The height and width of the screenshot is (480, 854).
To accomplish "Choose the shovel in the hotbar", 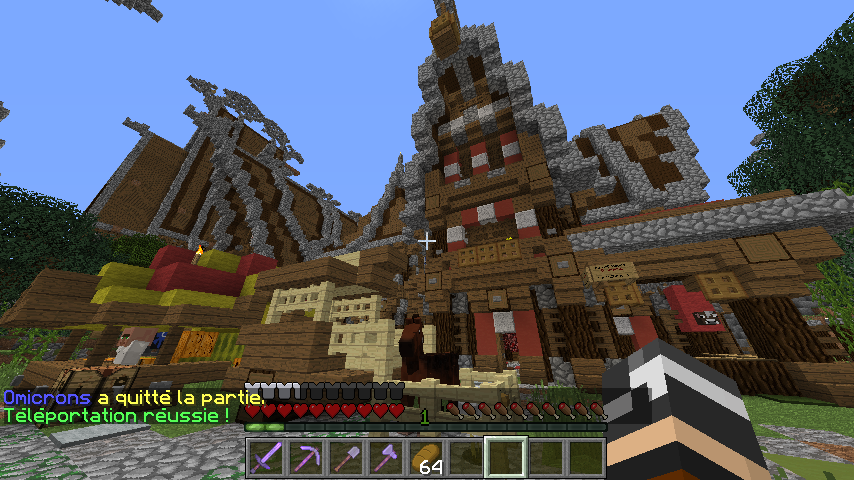I will pyautogui.click(x=346, y=457).
